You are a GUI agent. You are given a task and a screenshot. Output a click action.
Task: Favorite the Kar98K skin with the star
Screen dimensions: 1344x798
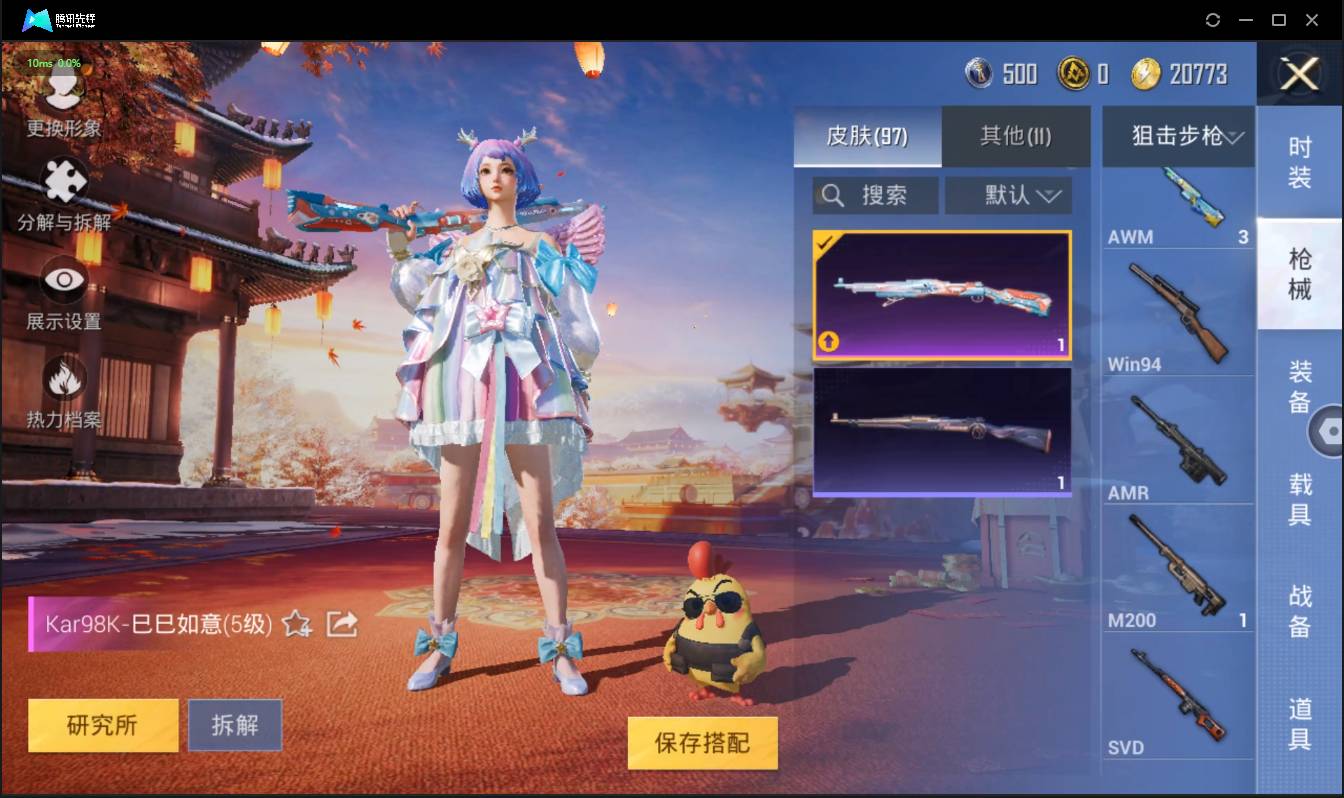point(294,624)
